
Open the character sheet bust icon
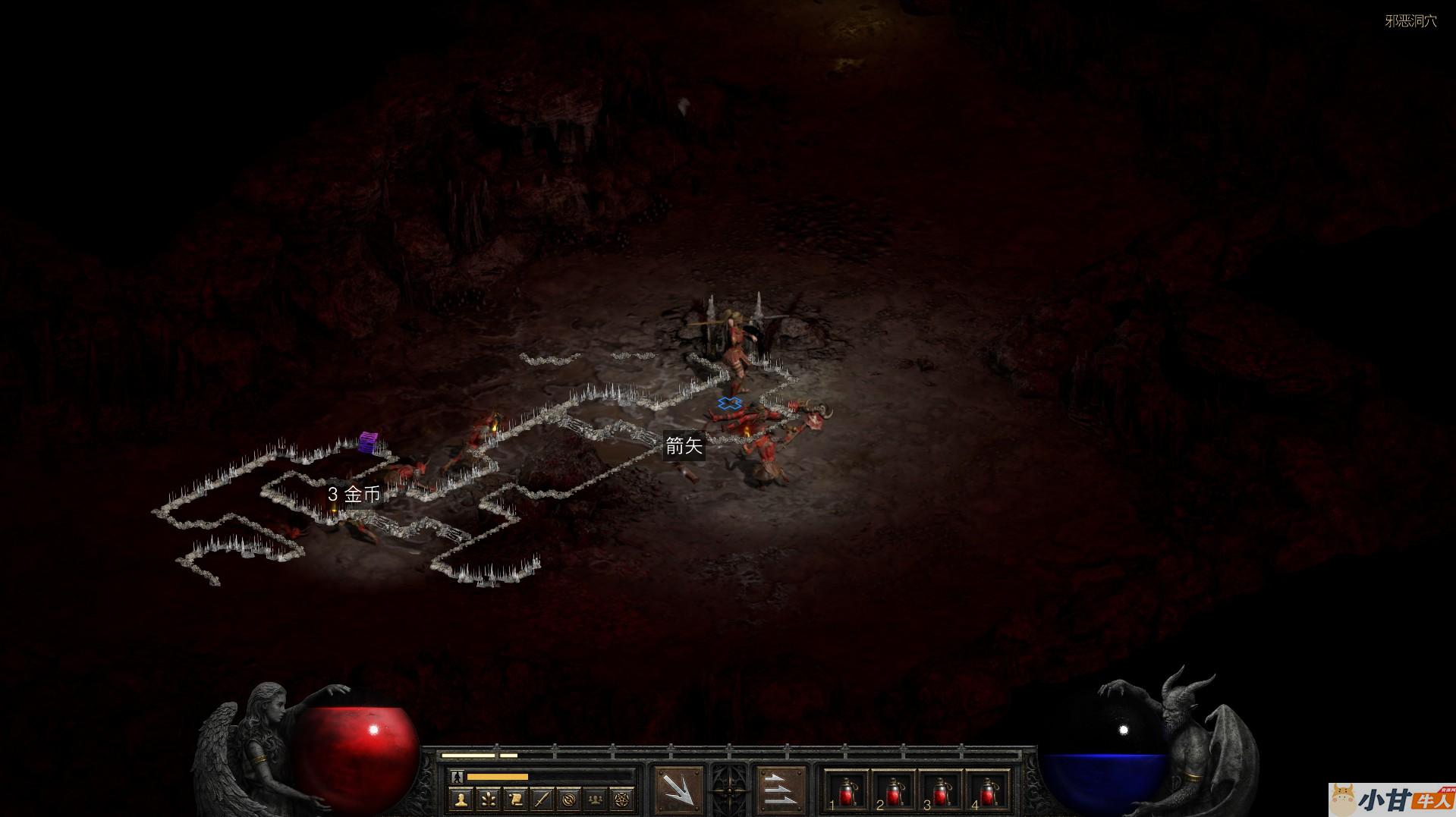(x=461, y=798)
